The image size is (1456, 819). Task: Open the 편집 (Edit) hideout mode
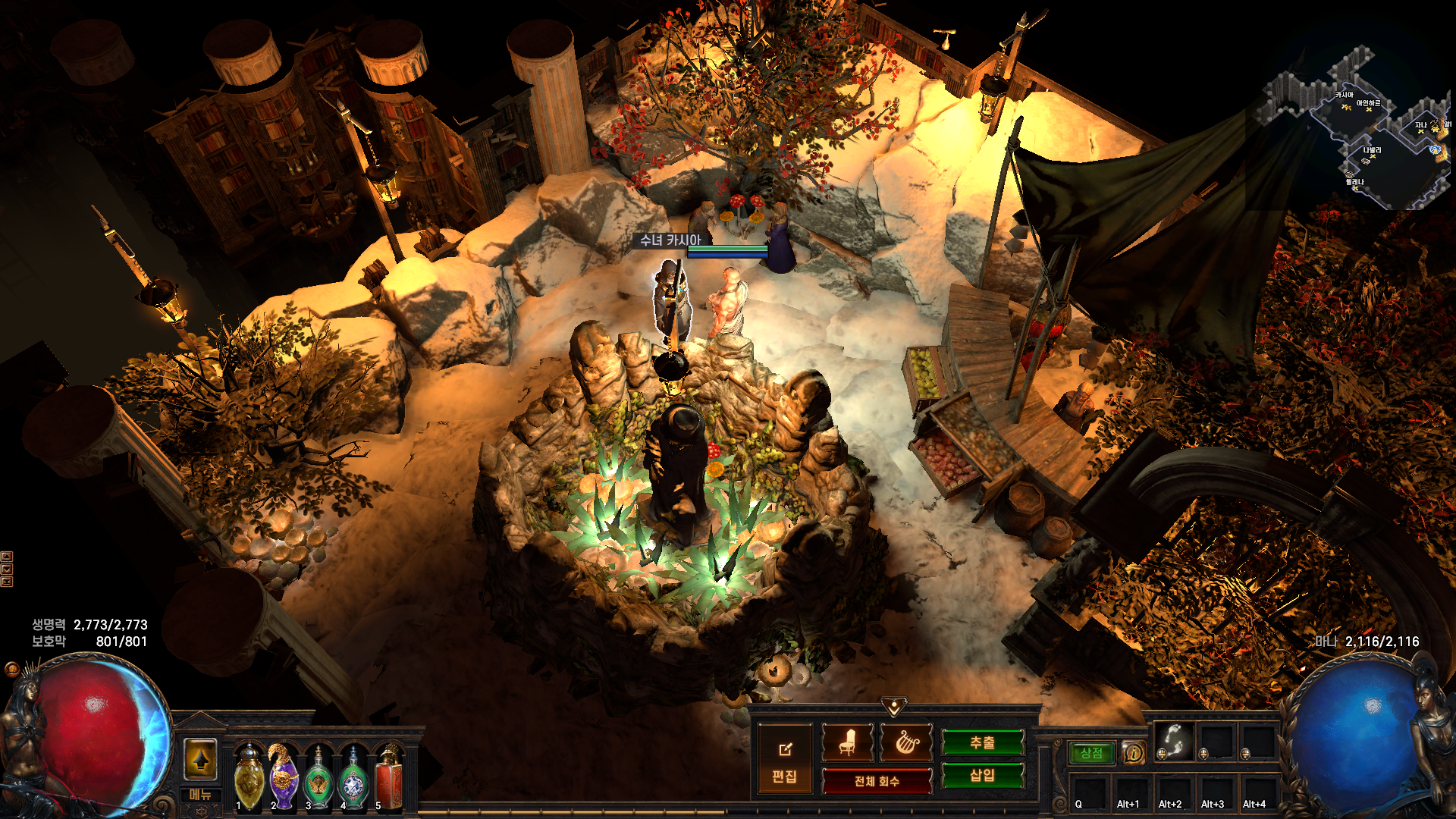[x=784, y=760]
